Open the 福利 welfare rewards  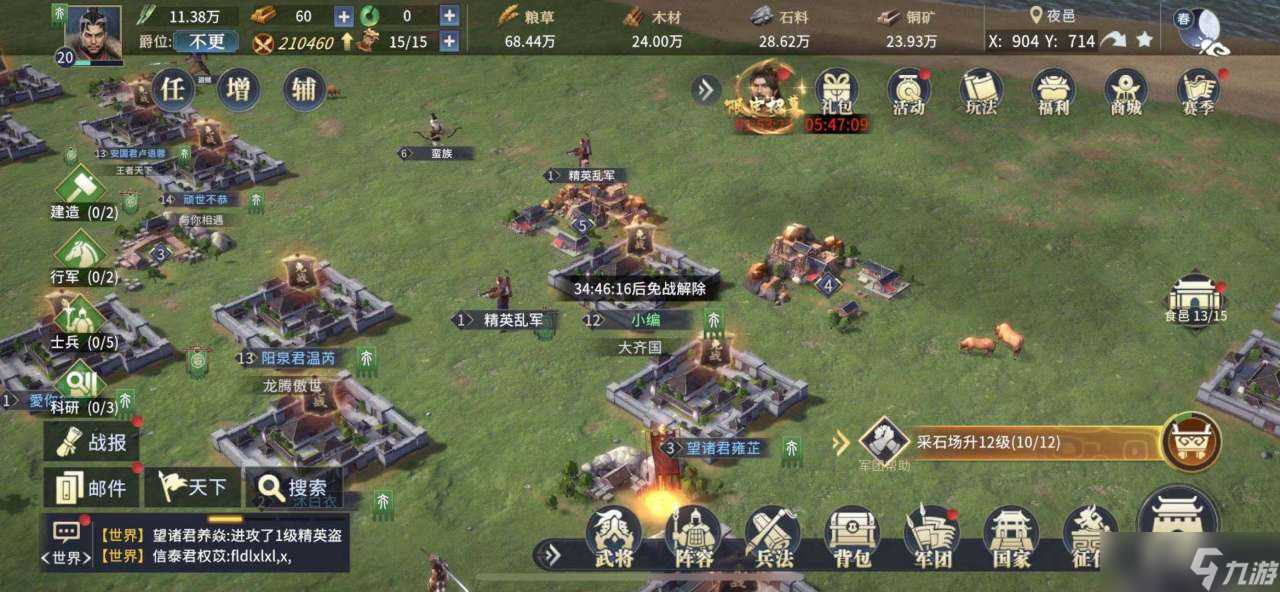click(x=1053, y=92)
